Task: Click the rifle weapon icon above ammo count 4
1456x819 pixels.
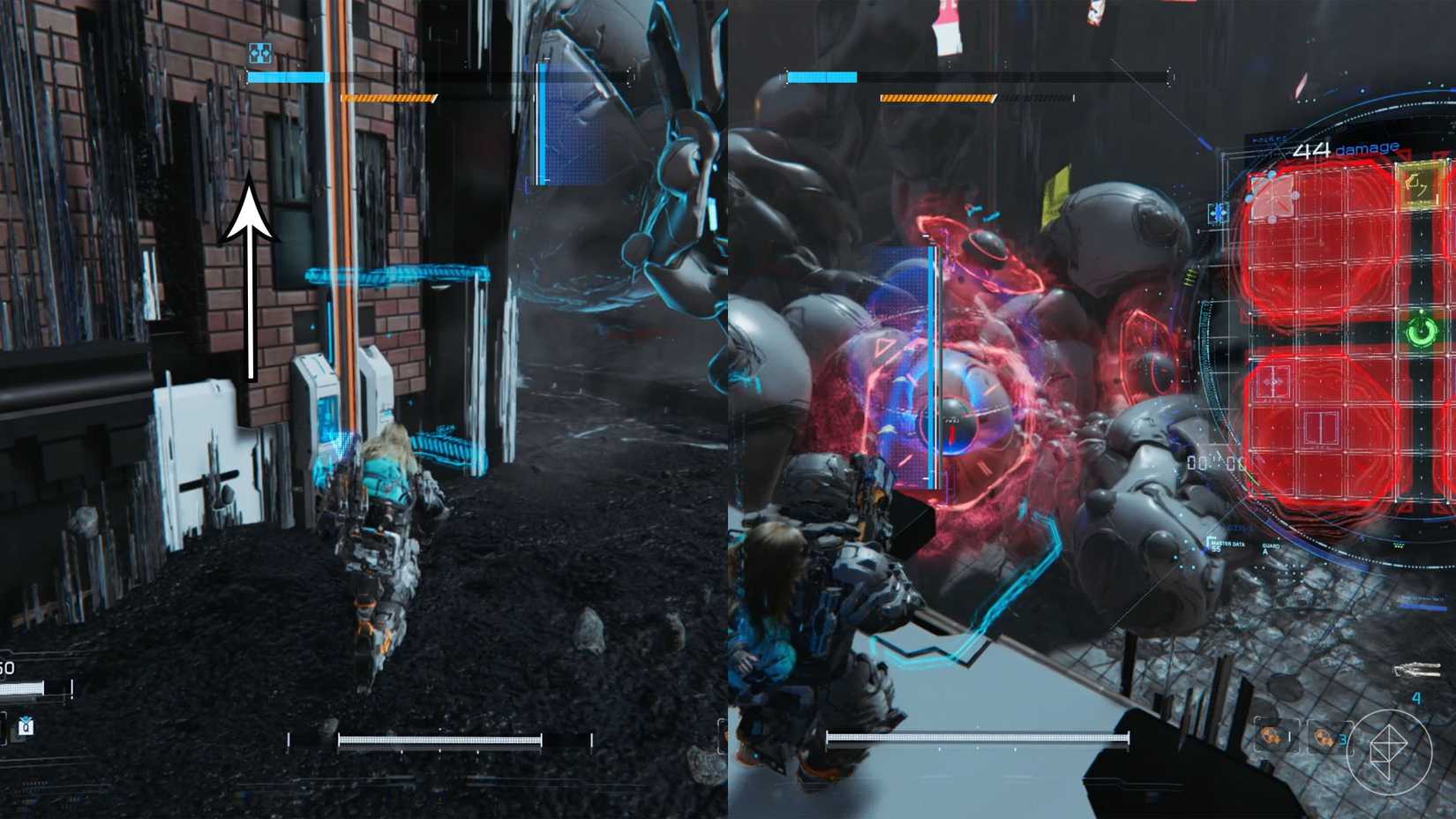Action: pyautogui.click(x=1418, y=669)
